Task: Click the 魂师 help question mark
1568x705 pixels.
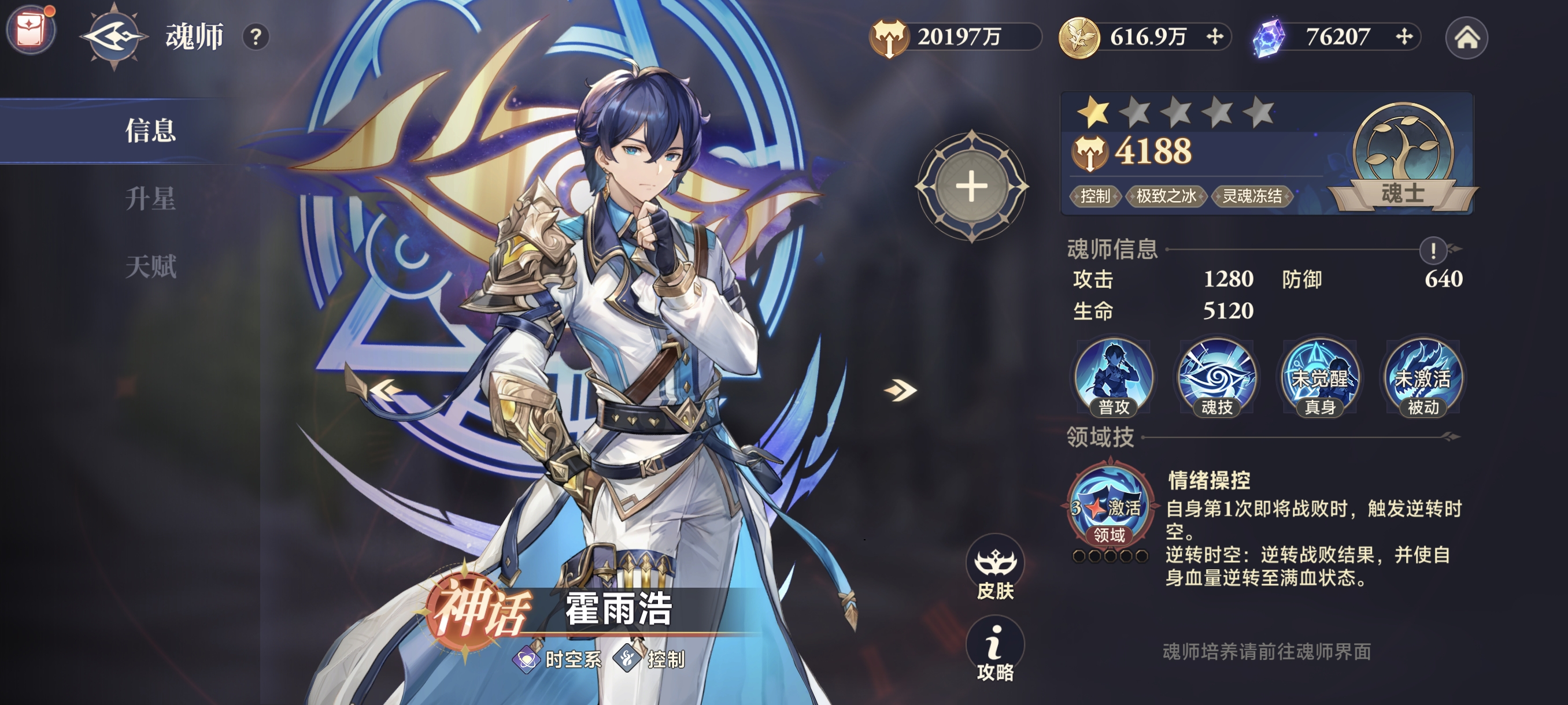Action: point(256,38)
